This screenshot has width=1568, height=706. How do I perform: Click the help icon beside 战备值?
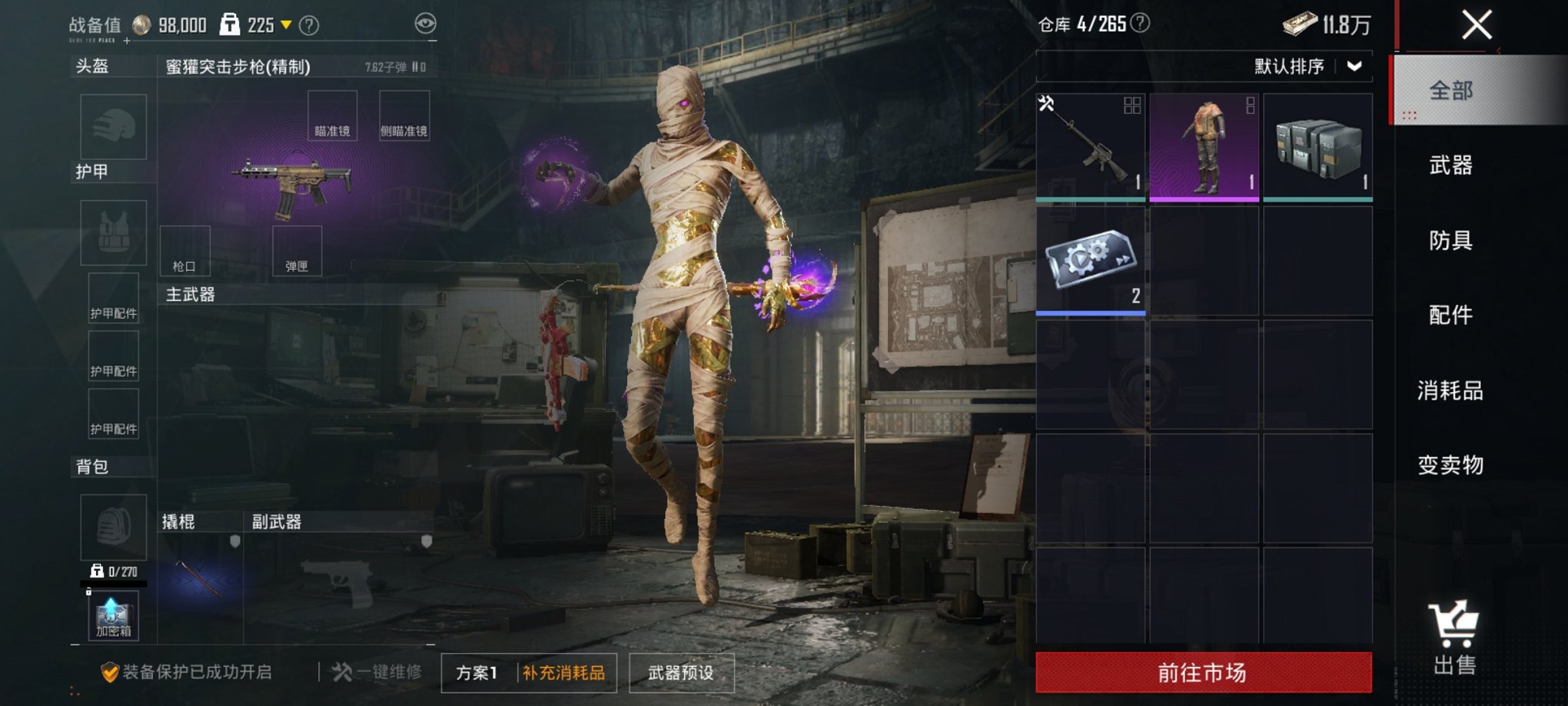[x=310, y=24]
